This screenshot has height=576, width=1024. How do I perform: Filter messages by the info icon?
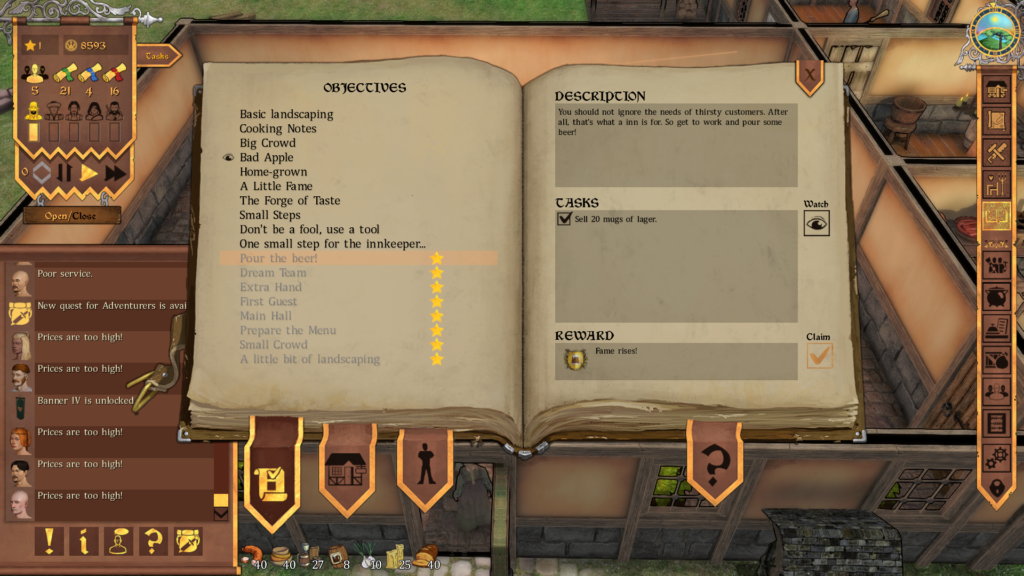click(x=83, y=541)
